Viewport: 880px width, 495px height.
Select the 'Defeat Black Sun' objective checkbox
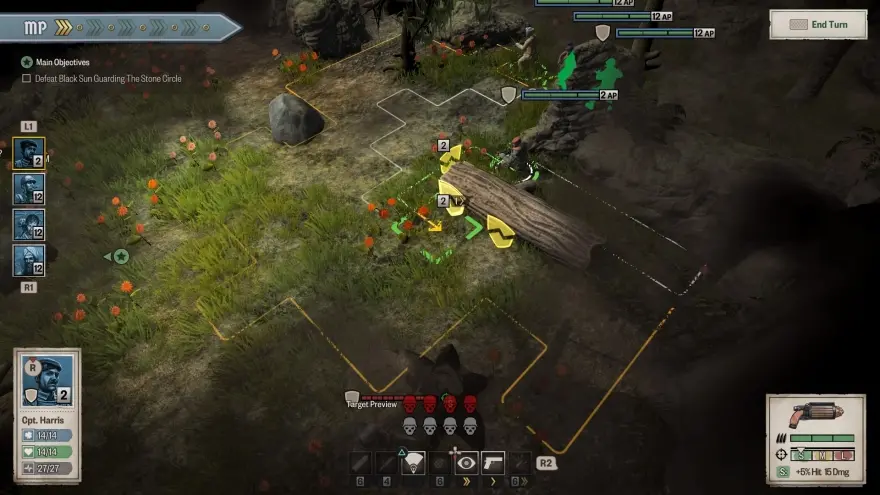27,78
